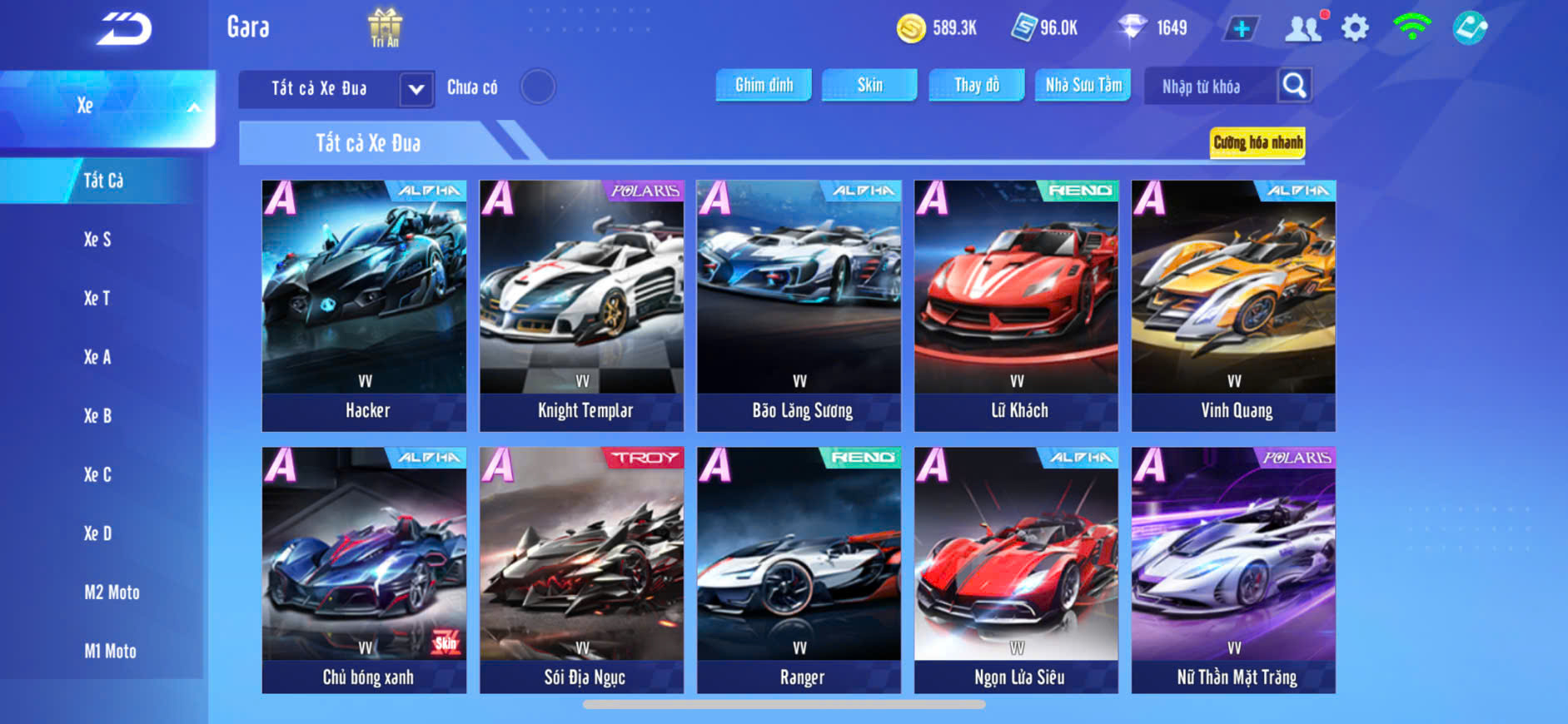Image resolution: width=1568 pixels, height=724 pixels.
Task: Open the friends icon with red dot
Action: pyautogui.click(x=1303, y=28)
